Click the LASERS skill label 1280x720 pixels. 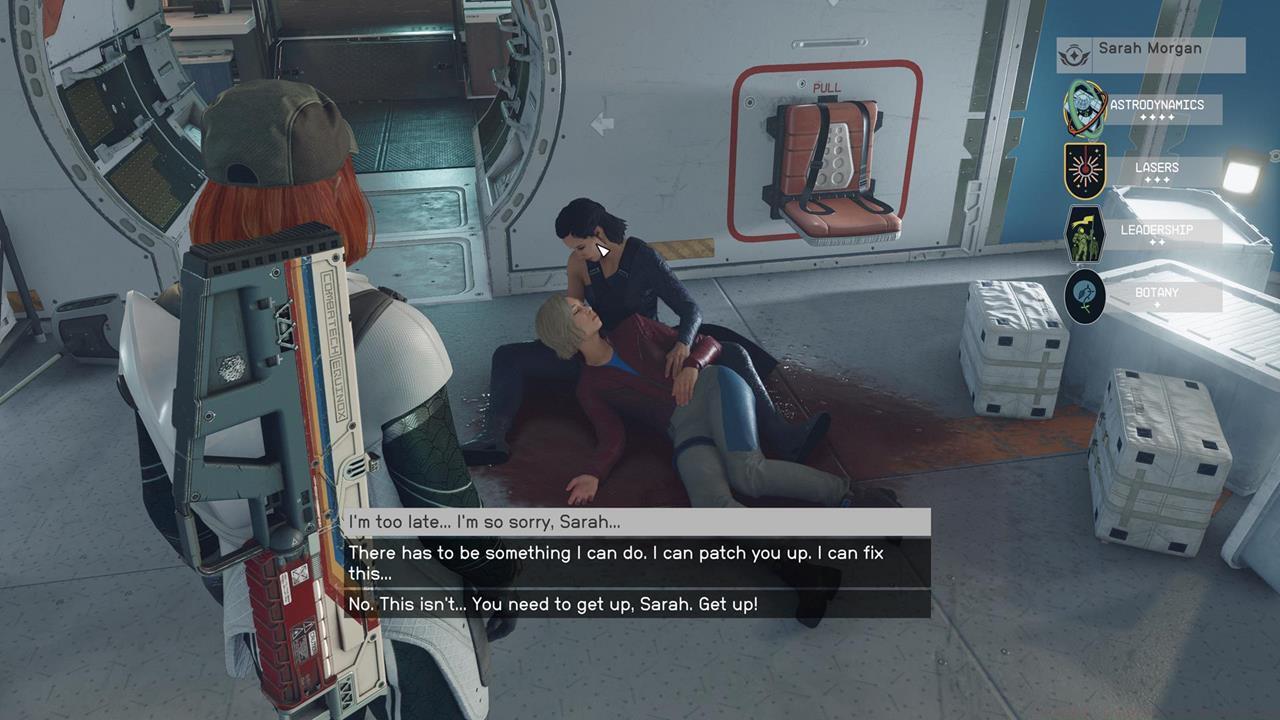point(1156,167)
